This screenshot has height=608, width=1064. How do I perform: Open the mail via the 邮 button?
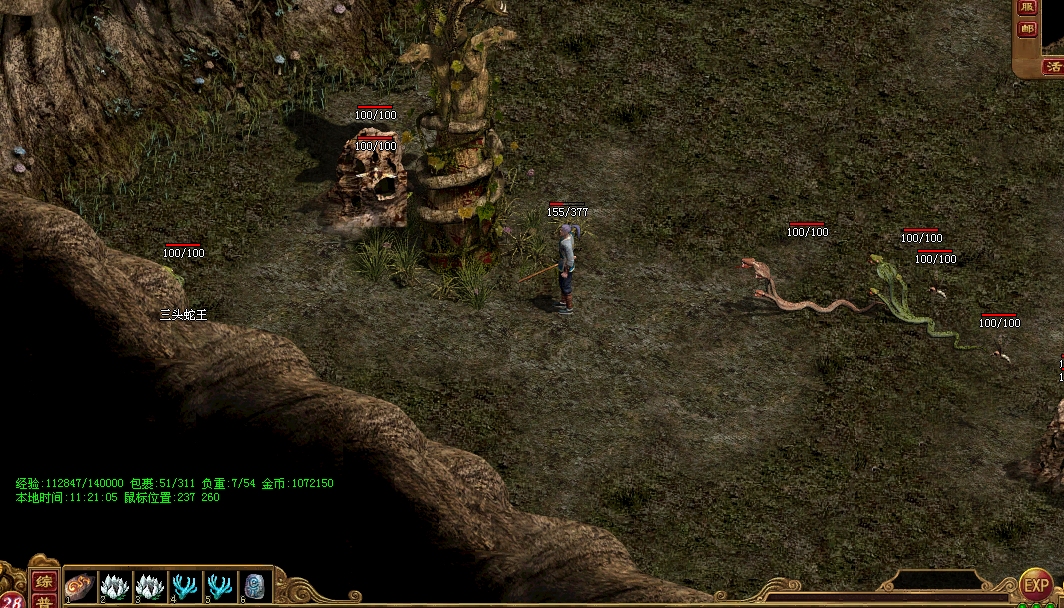[1027, 29]
